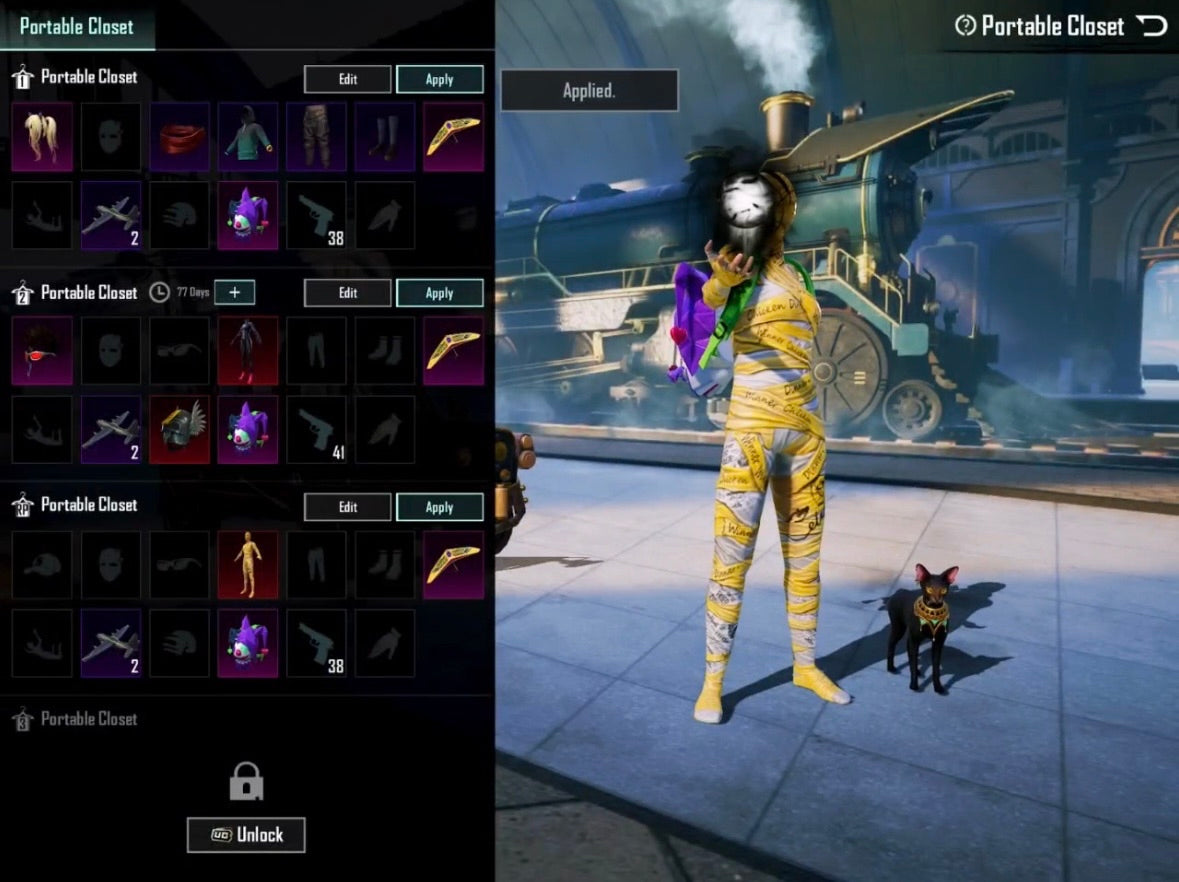Viewport: 1179px width, 882px height.
Task: Open the Portable Closet help question mark
Action: (965, 26)
